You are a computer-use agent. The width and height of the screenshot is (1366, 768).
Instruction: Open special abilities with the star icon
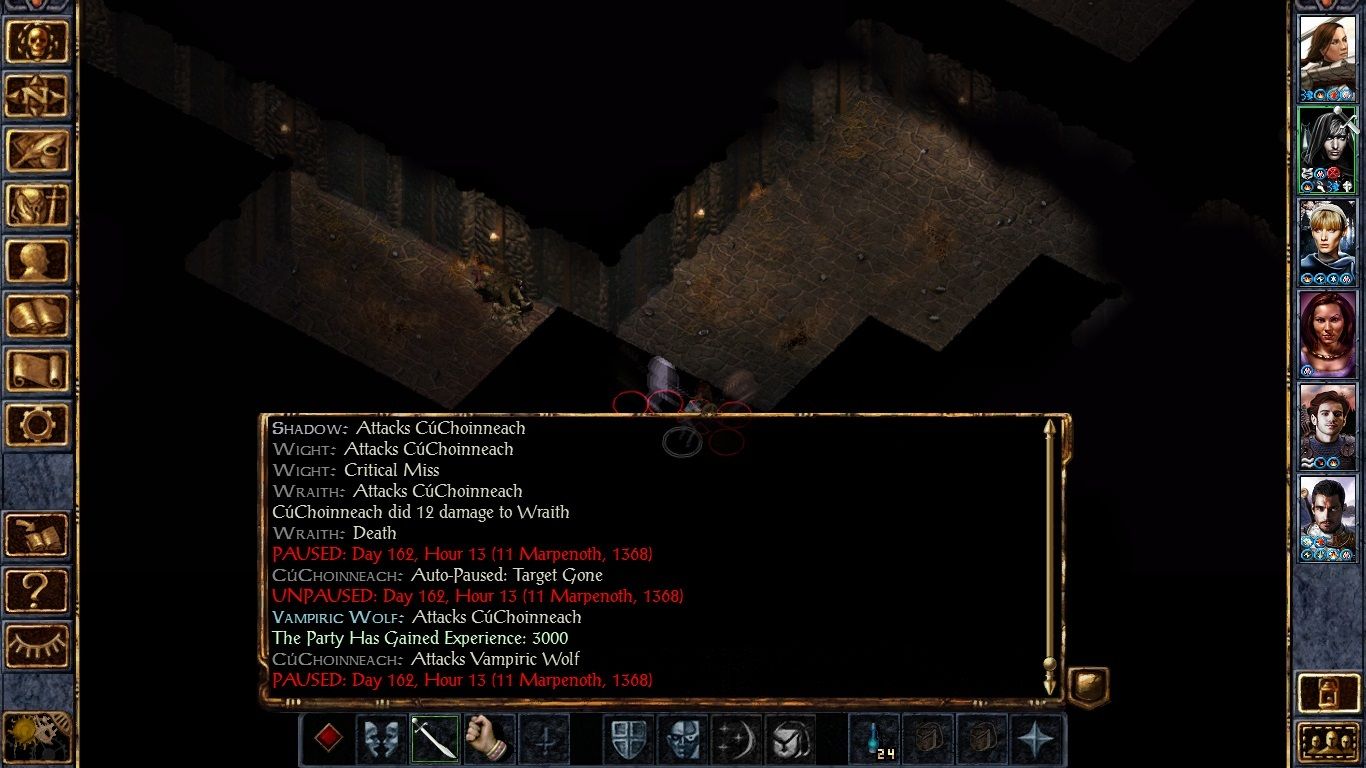coord(1036,739)
